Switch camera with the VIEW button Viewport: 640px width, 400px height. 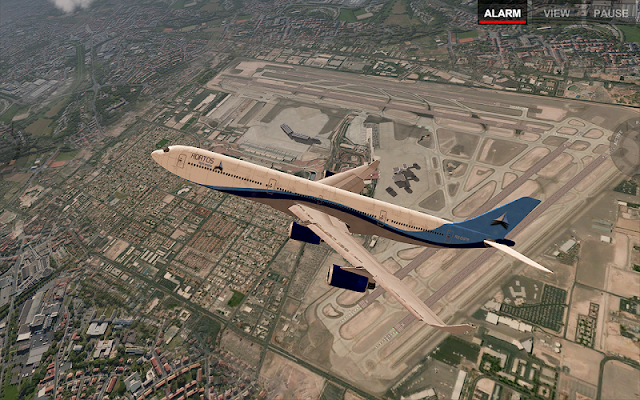coord(557,13)
